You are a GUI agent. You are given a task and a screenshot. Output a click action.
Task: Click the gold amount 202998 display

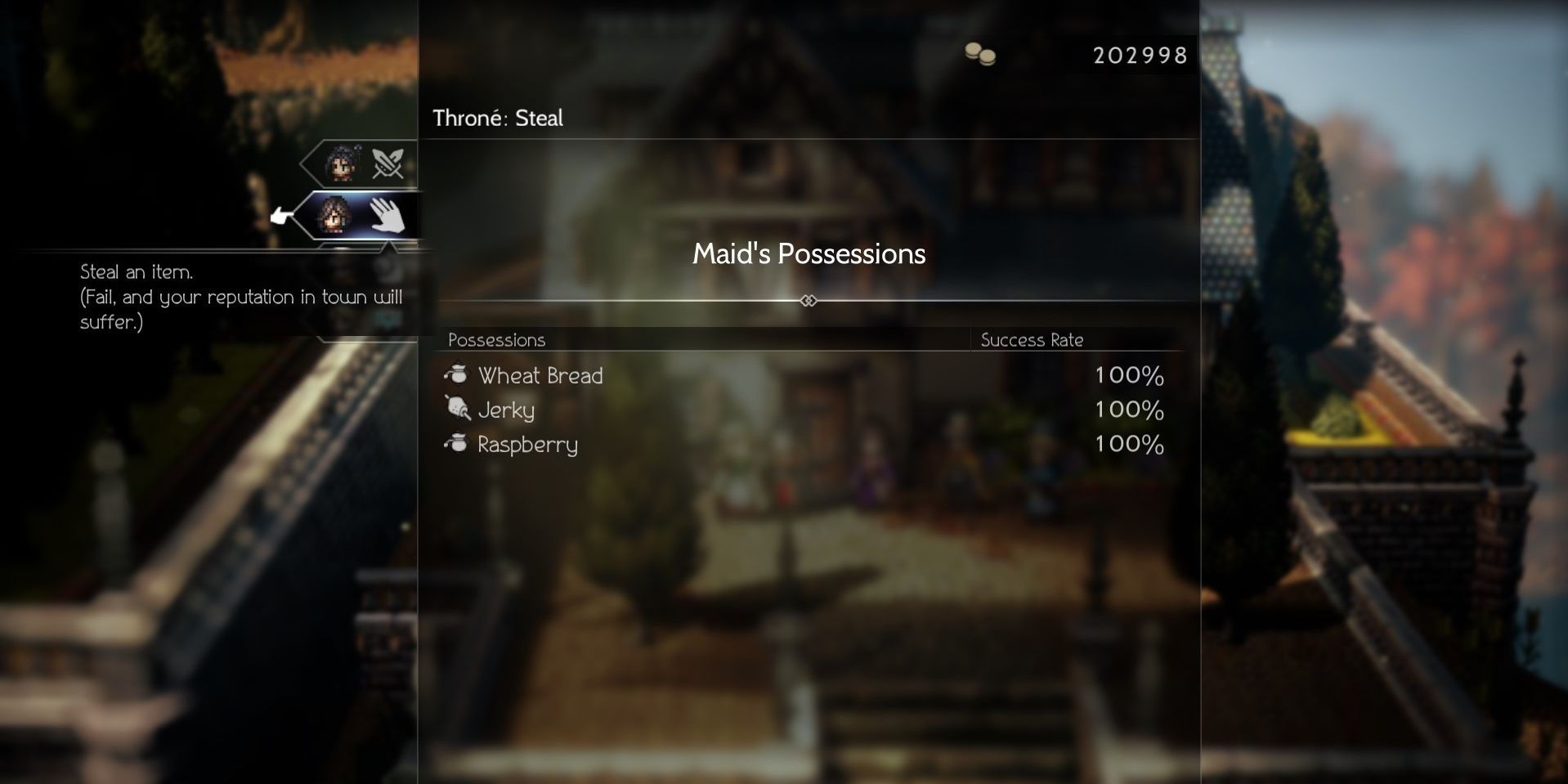click(x=1138, y=56)
